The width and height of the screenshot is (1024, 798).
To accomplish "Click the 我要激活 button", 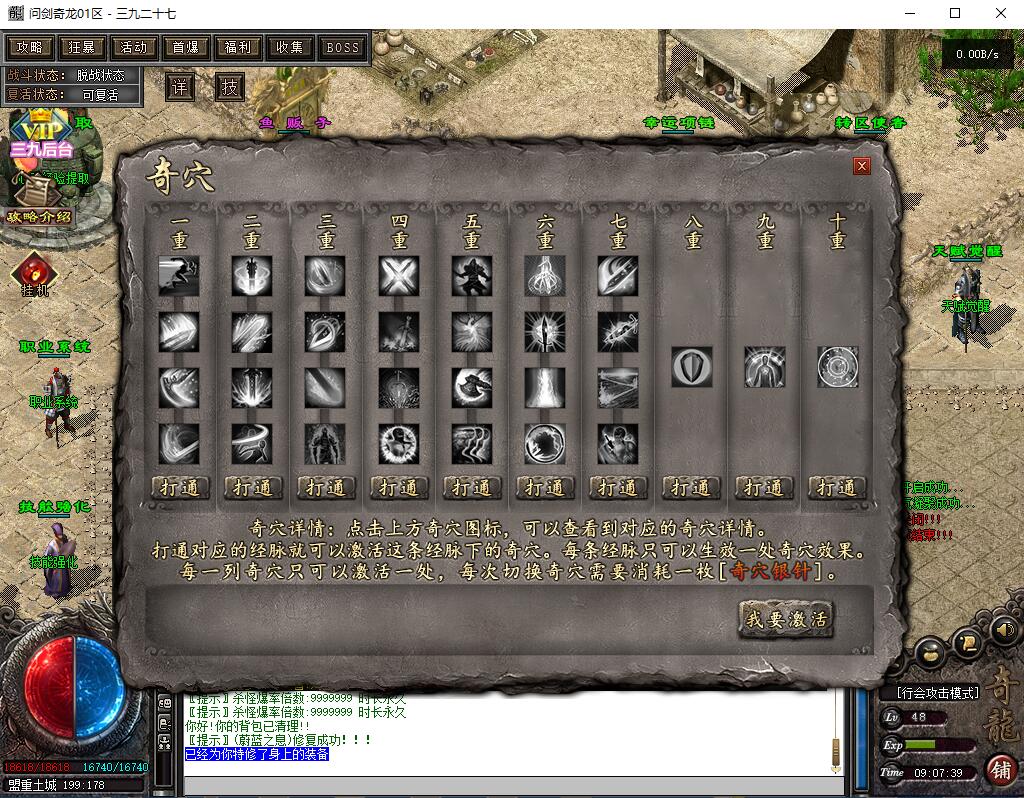I will 786,619.
